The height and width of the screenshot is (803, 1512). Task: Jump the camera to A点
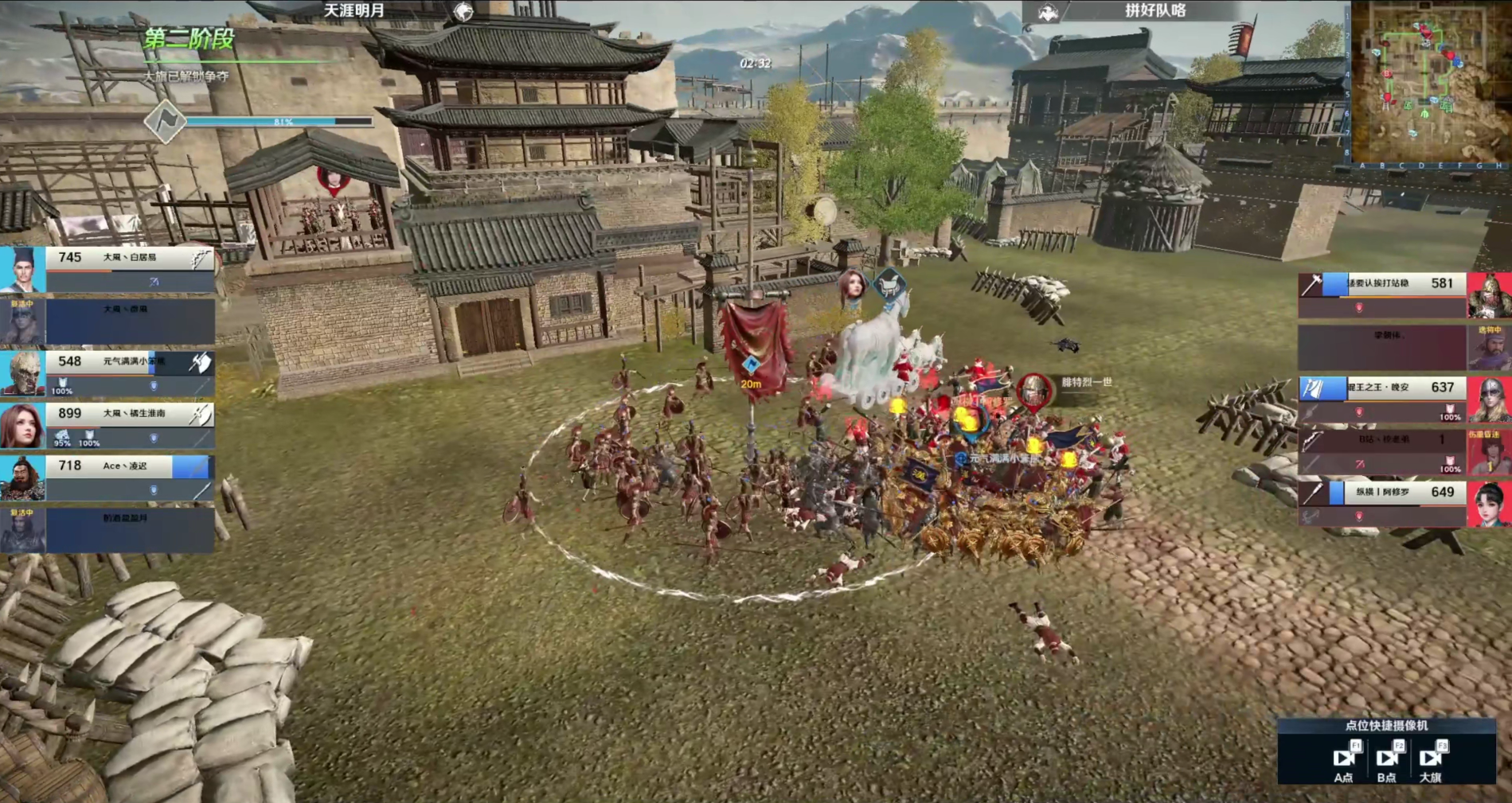point(1343,759)
